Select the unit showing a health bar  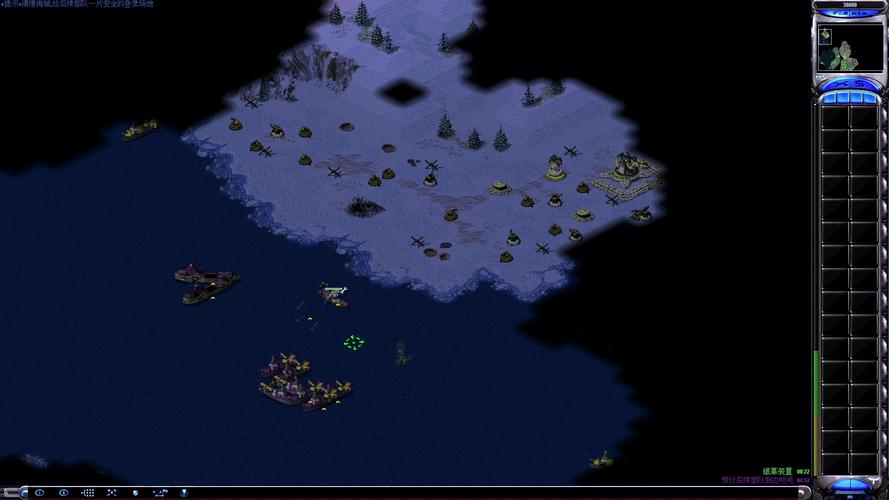point(334,294)
